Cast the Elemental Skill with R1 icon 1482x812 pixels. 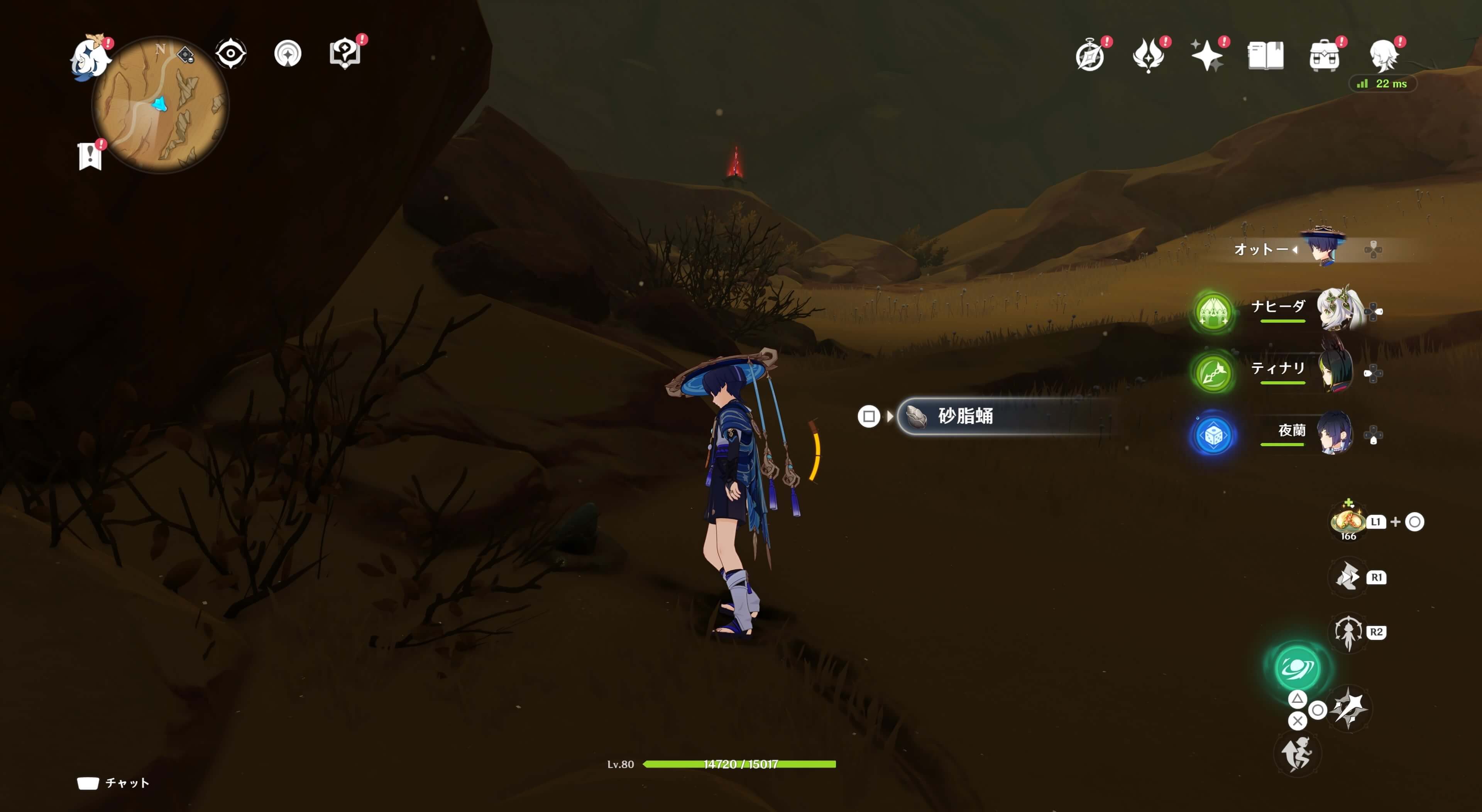1348,577
